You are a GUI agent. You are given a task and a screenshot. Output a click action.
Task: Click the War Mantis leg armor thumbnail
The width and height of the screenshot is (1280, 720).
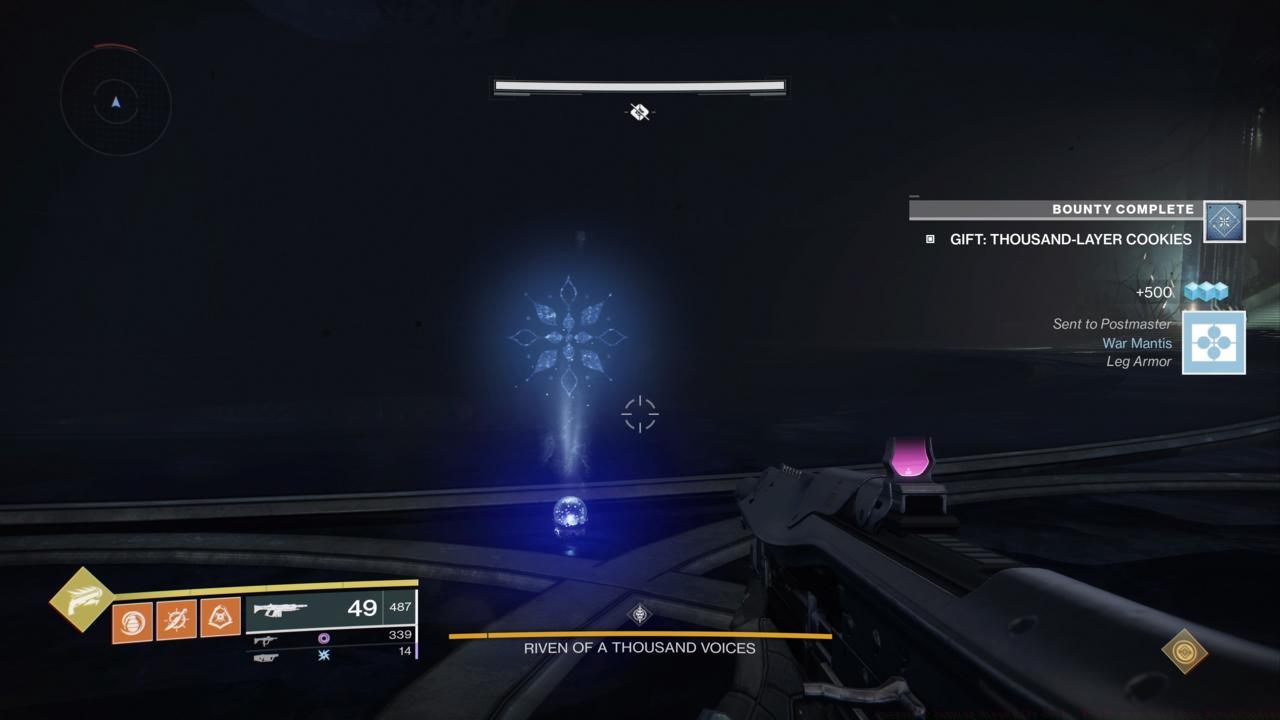[1214, 343]
